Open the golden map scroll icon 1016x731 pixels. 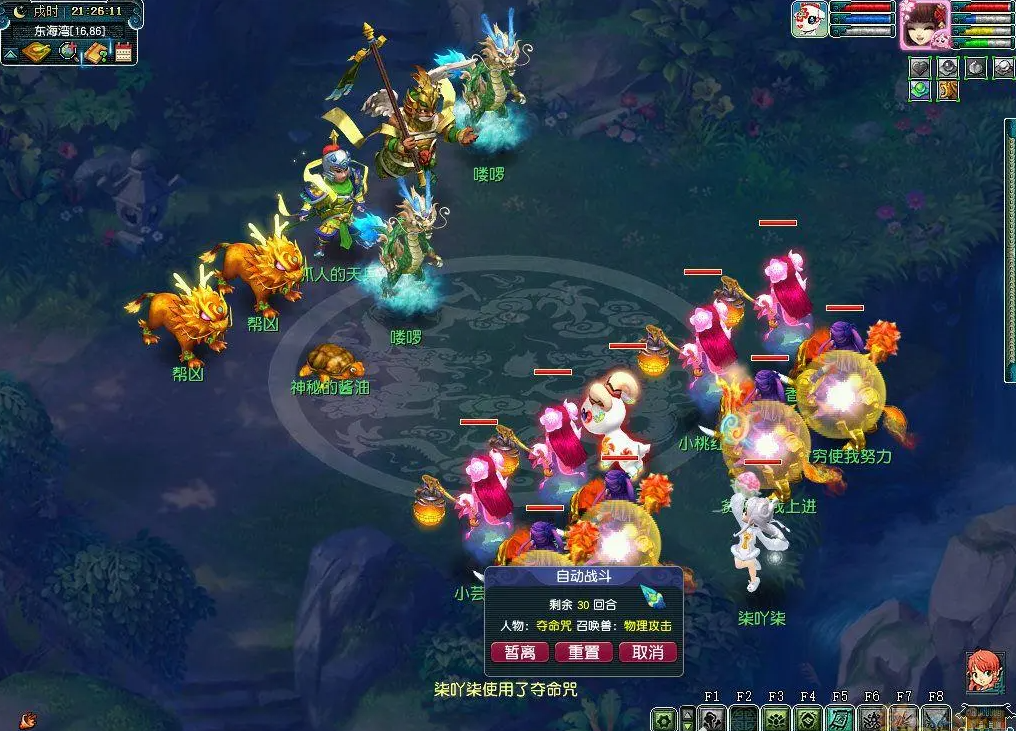[x=37, y=52]
